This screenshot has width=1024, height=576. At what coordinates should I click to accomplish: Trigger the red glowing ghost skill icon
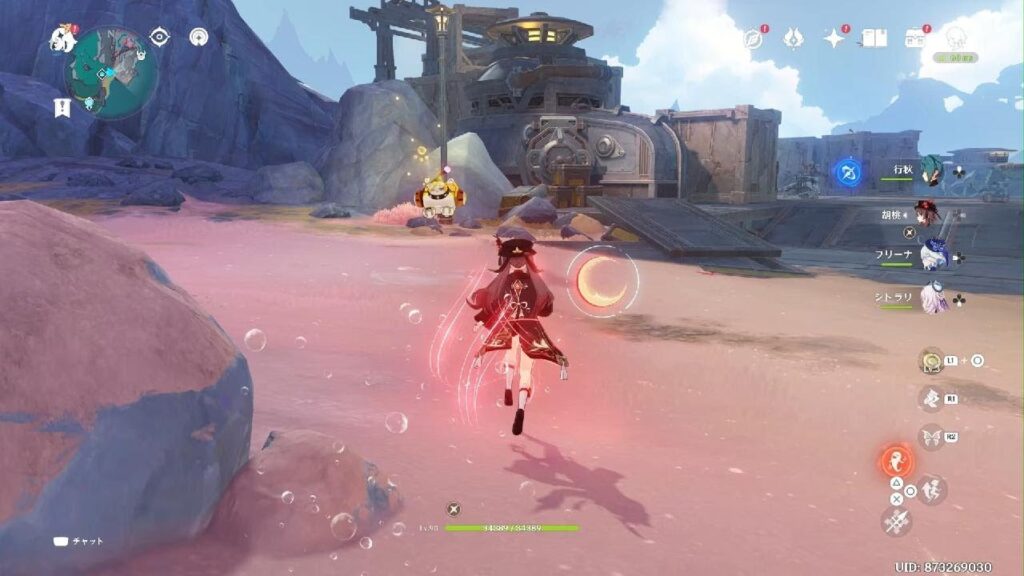coord(896,462)
